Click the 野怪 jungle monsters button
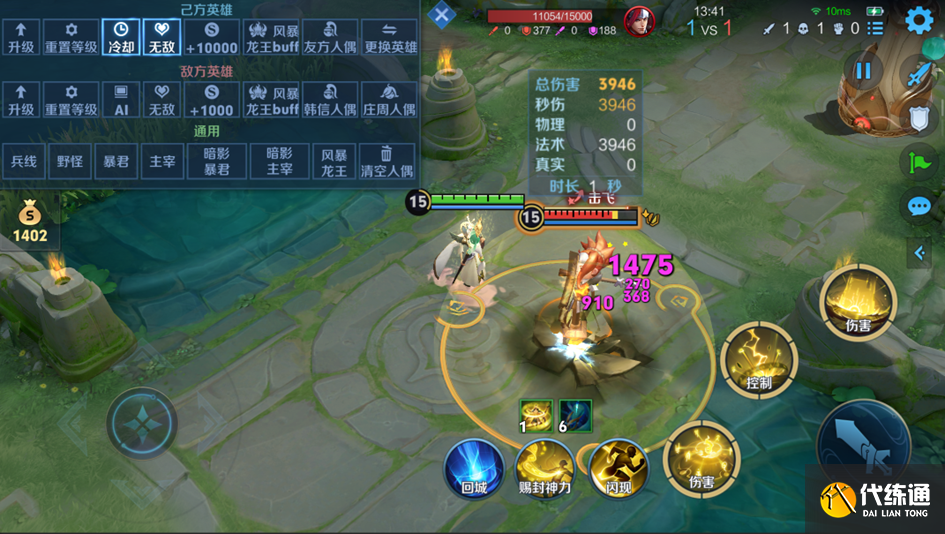Viewport: 945px width, 534px height. (x=69, y=161)
